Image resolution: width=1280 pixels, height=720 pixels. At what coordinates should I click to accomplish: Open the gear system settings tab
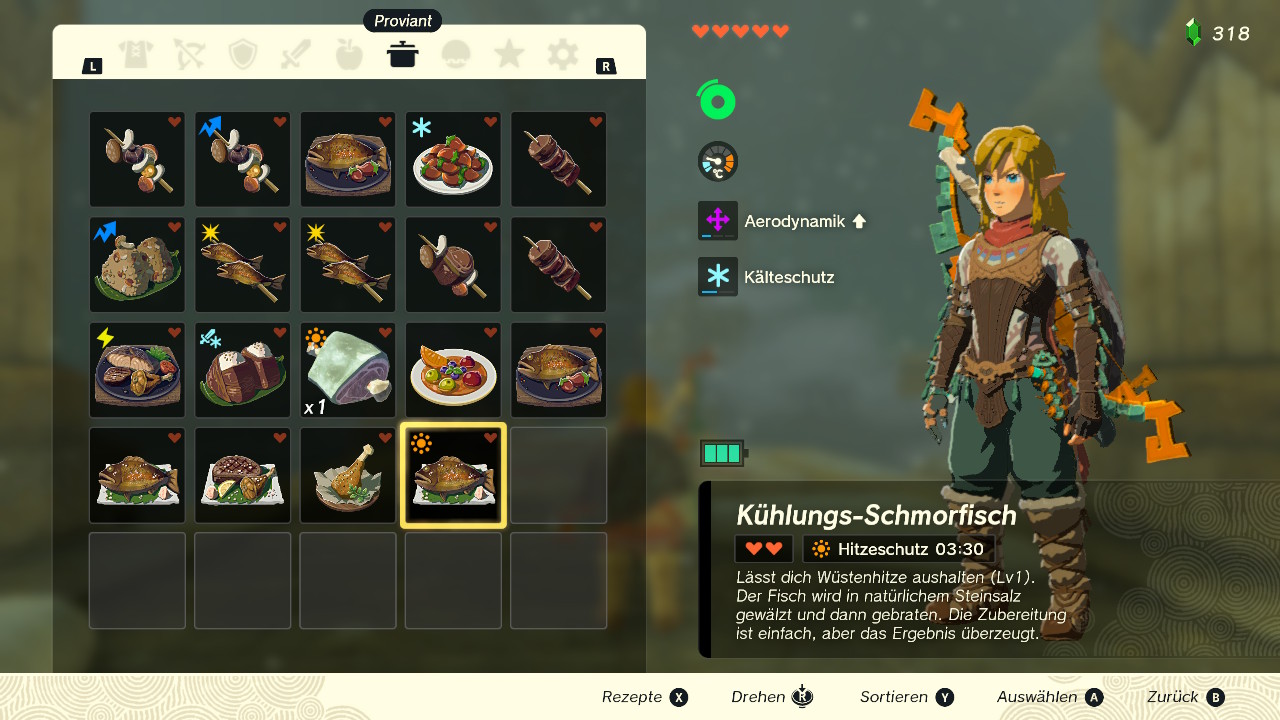563,54
